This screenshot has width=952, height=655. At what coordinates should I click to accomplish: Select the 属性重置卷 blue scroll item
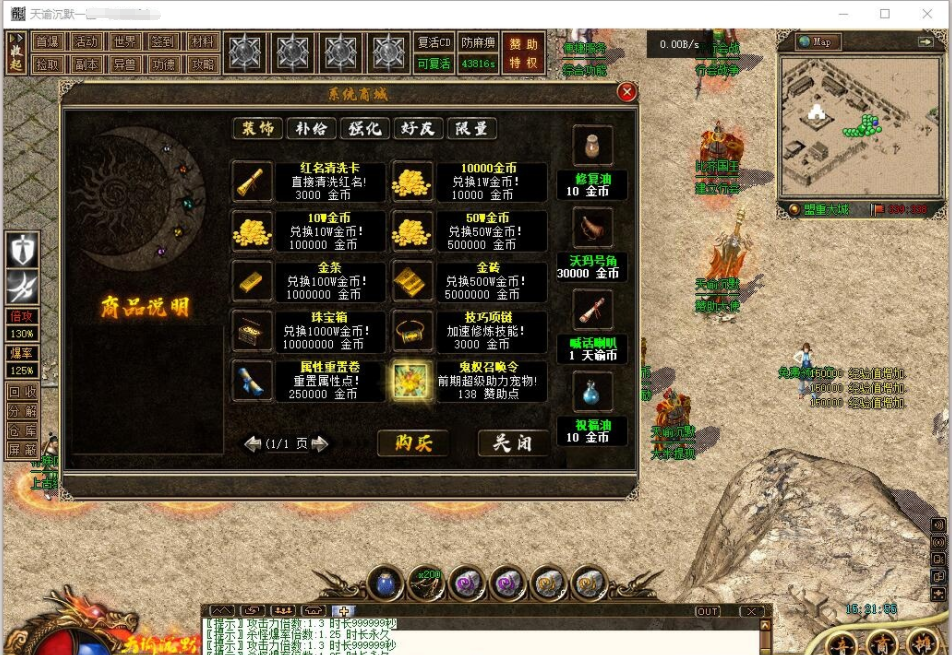(x=250, y=380)
